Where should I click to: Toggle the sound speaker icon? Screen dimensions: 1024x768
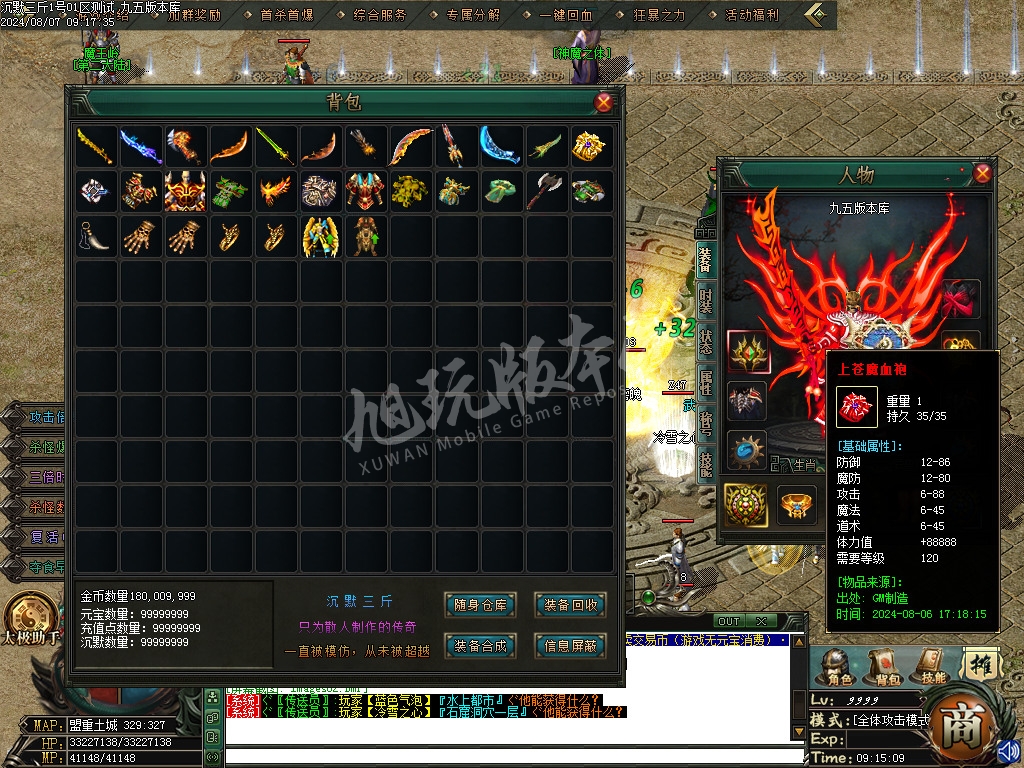(1008, 749)
